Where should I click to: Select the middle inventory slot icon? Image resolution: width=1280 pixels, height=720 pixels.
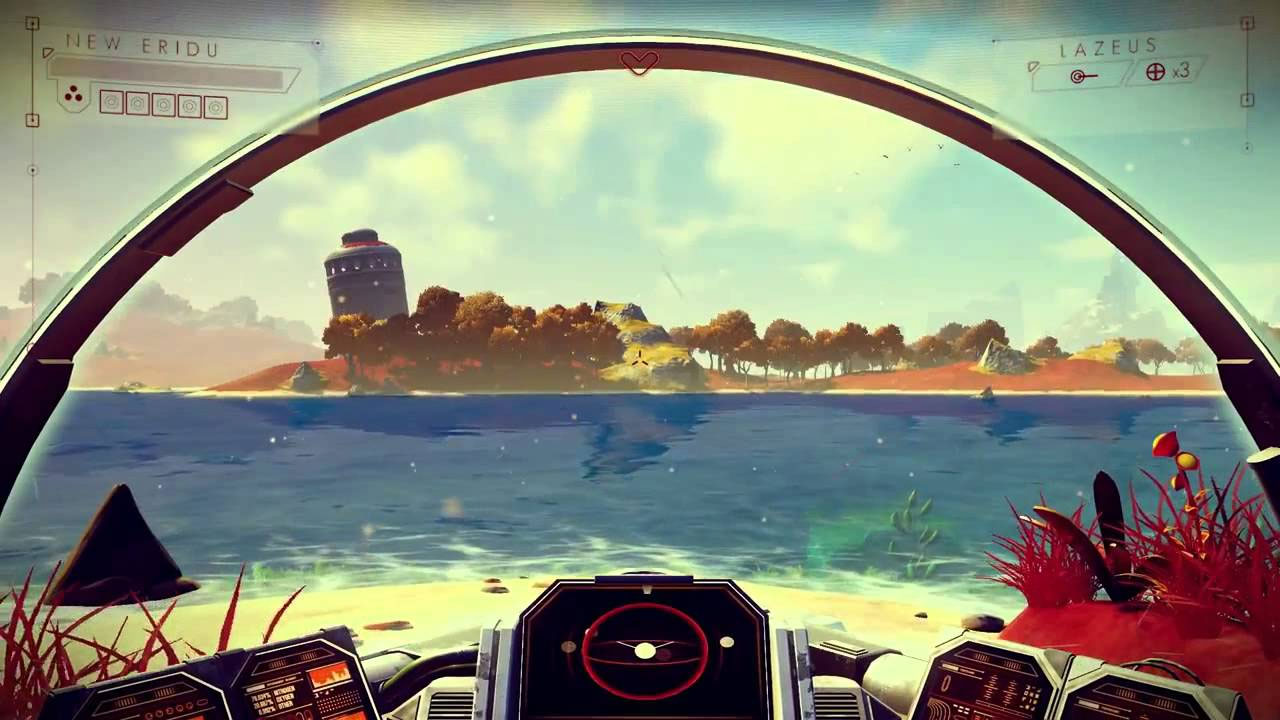coord(163,104)
